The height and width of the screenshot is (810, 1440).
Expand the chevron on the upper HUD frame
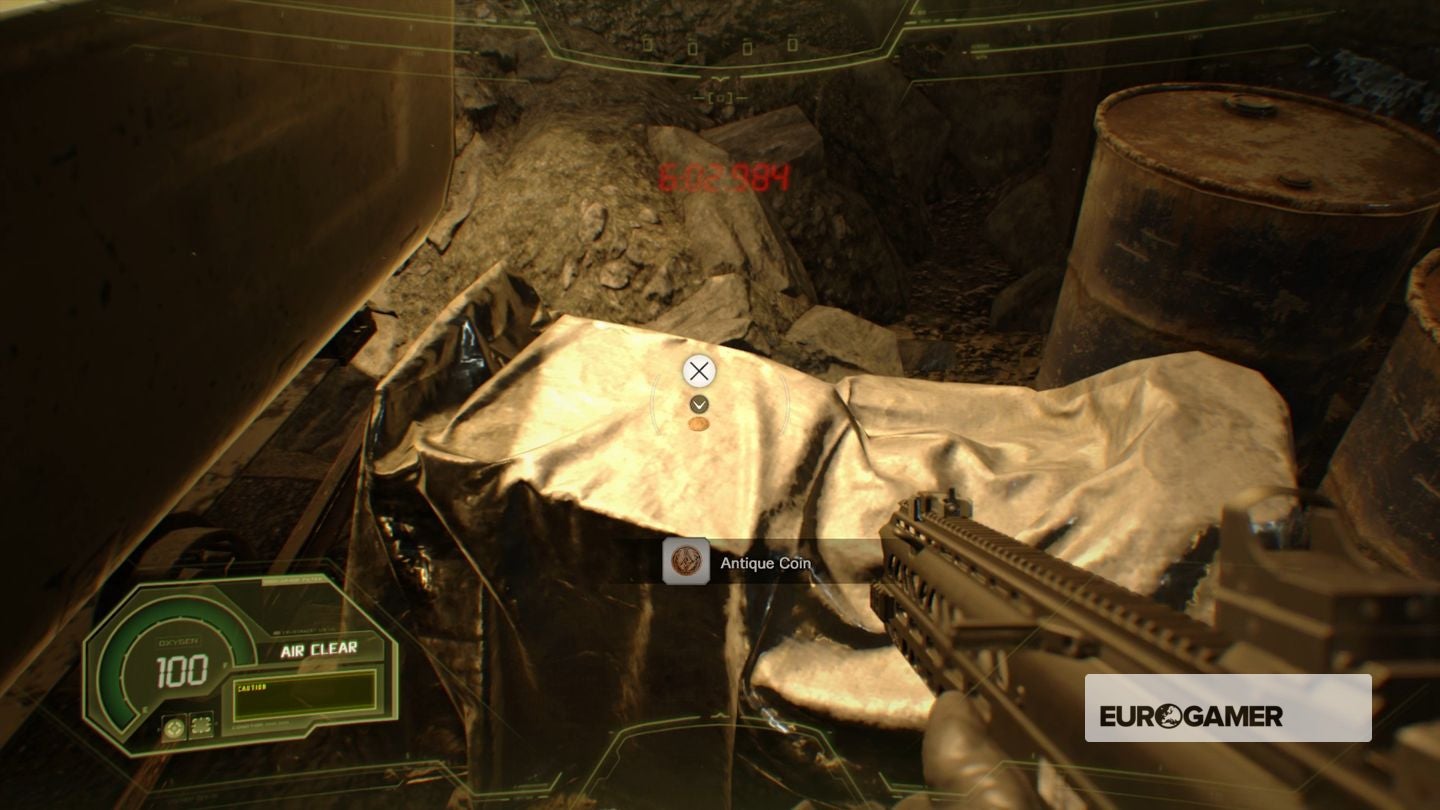click(719, 78)
